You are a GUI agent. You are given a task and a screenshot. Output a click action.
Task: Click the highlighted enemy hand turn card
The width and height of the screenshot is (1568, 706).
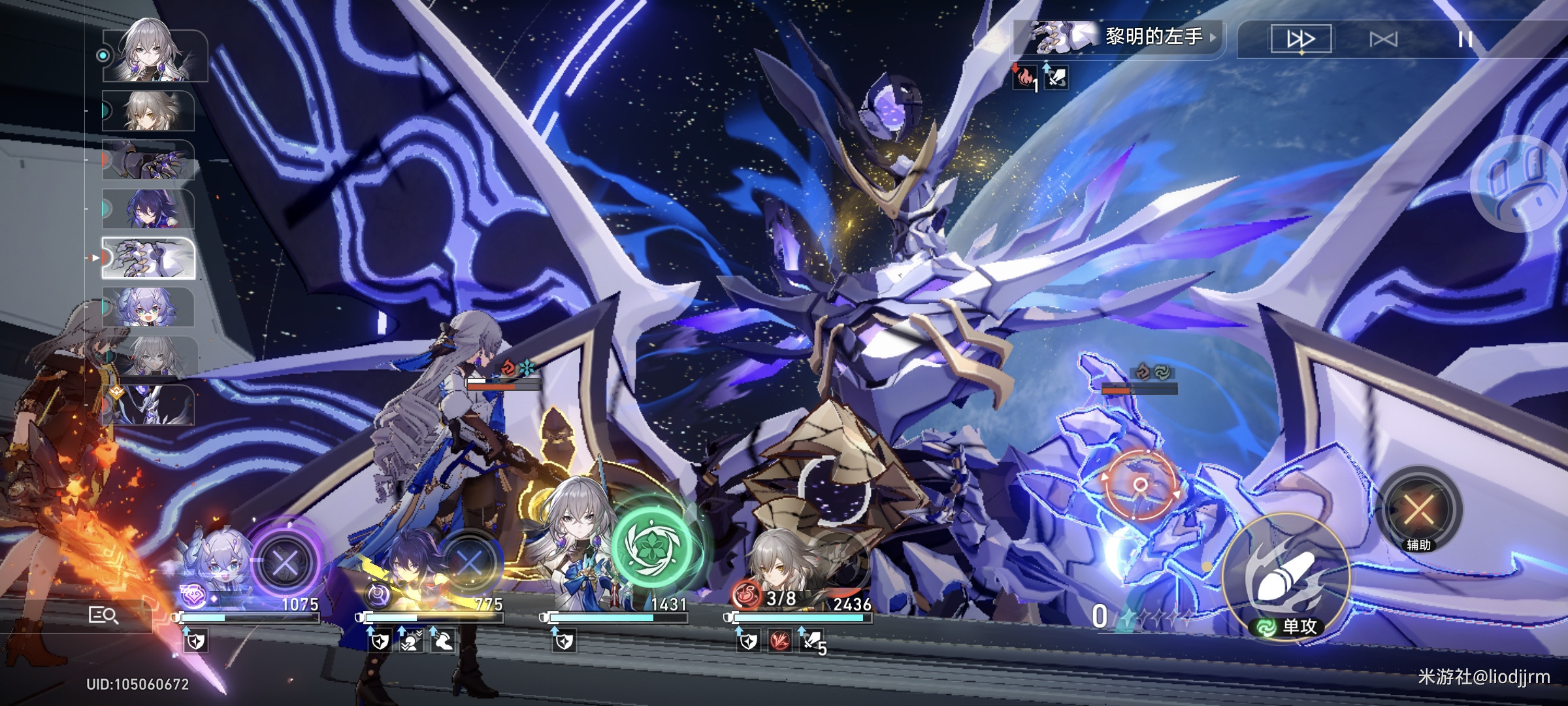[x=148, y=258]
